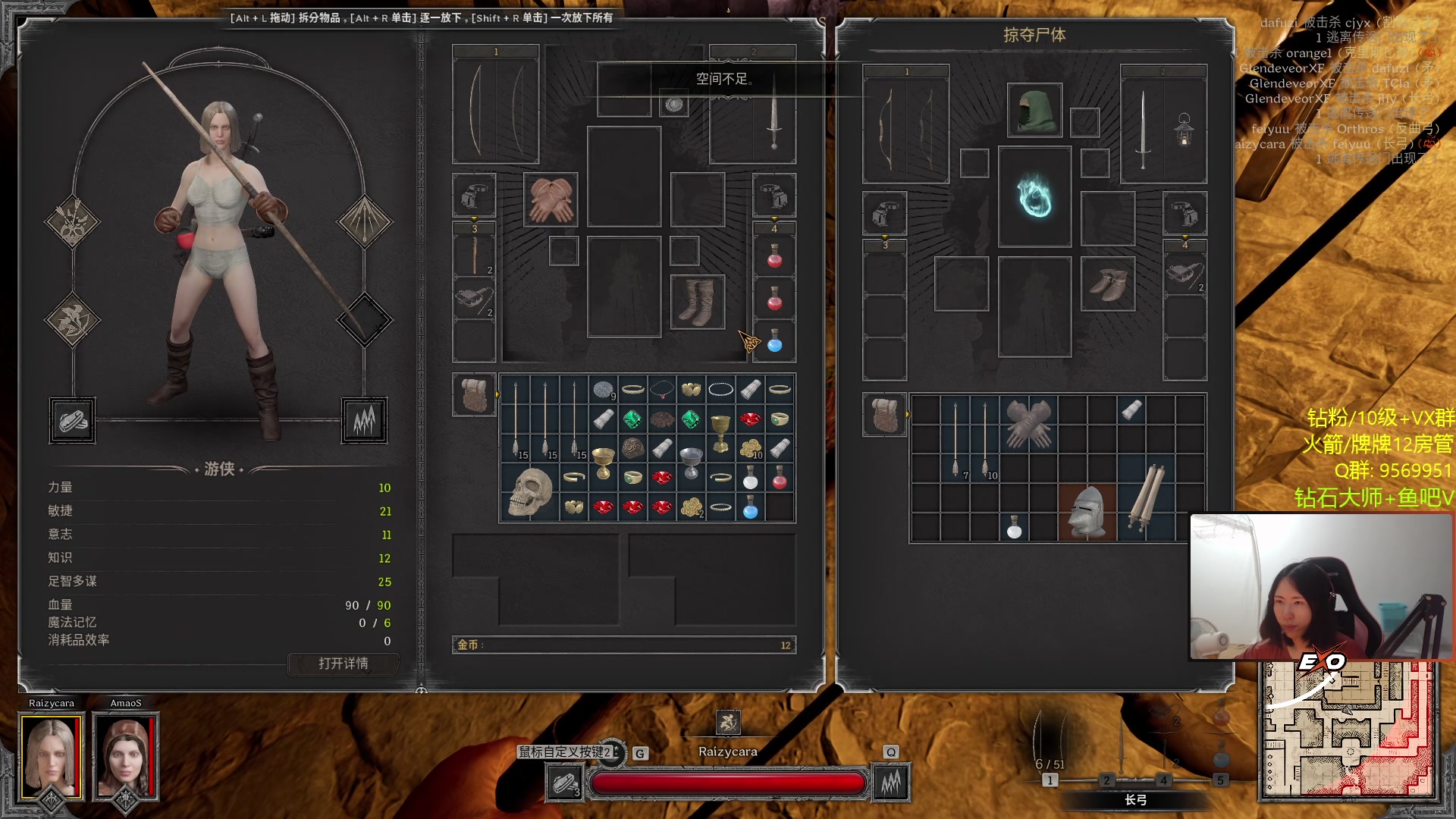Loot the metal helmet from corpse bag
This screenshot has height=819, width=1456.
click(1087, 513)
